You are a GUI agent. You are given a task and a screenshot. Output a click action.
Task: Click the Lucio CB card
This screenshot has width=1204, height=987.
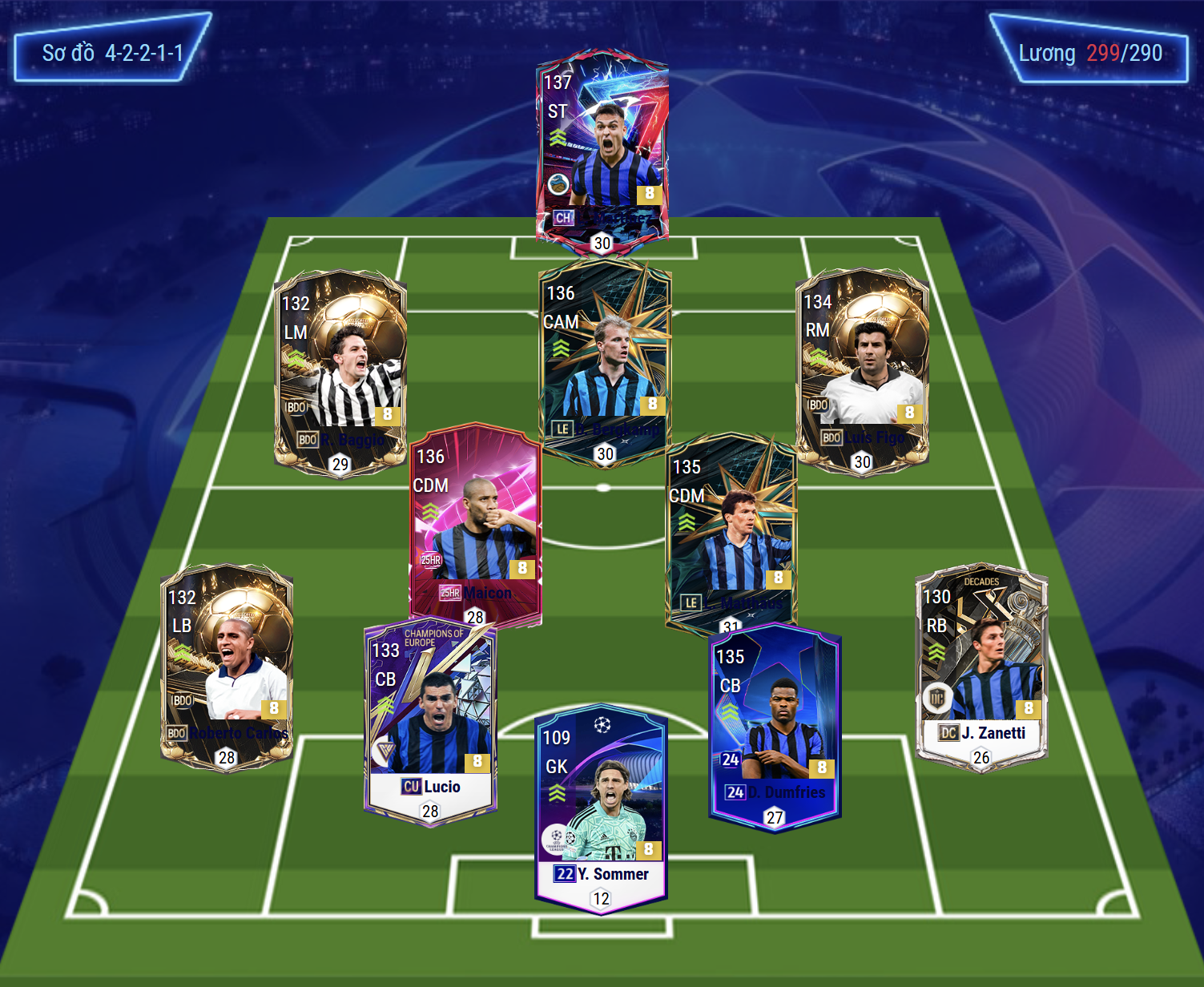(430, 721)
